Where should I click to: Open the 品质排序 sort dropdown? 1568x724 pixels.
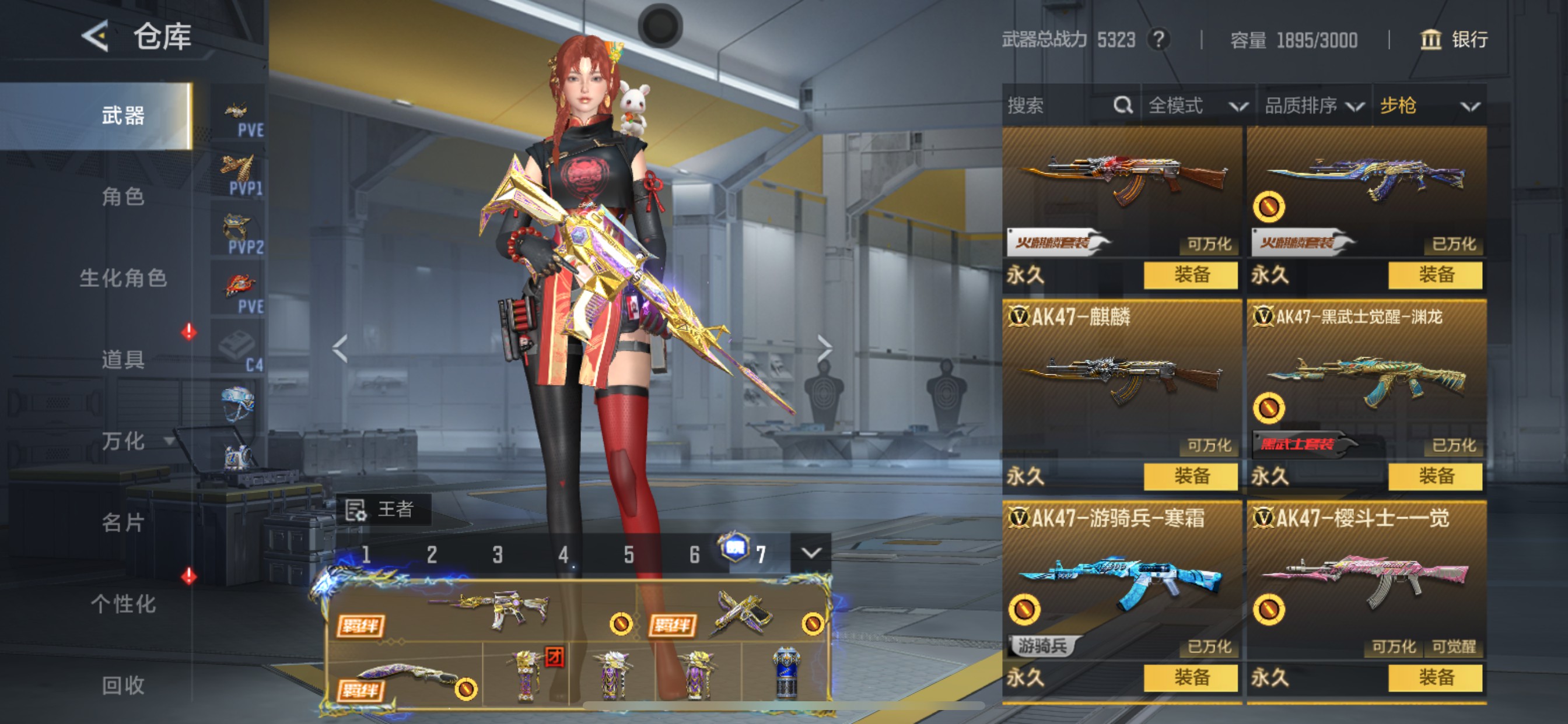coord(1314,106)
